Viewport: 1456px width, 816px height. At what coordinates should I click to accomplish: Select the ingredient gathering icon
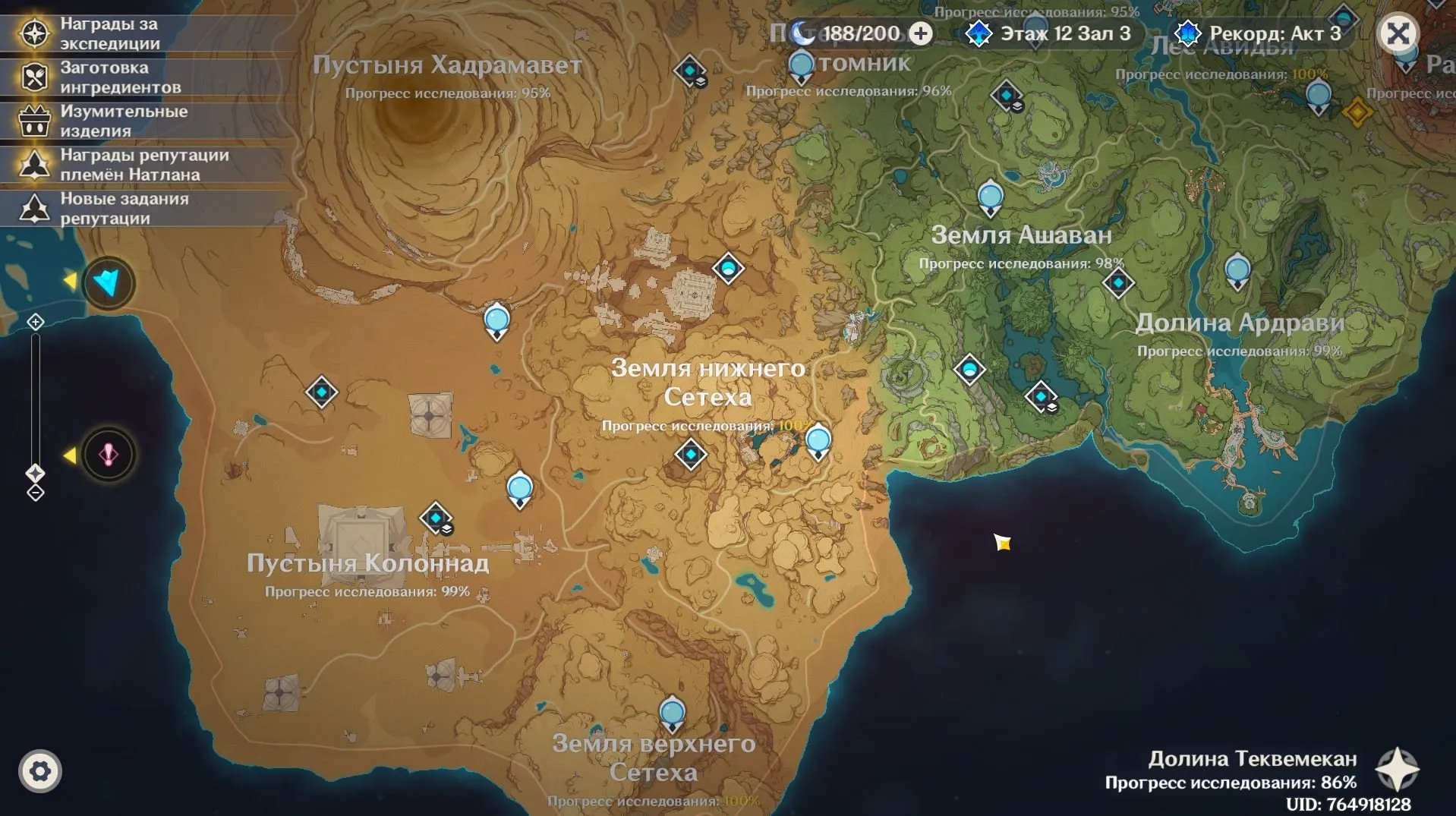[34, 76]
